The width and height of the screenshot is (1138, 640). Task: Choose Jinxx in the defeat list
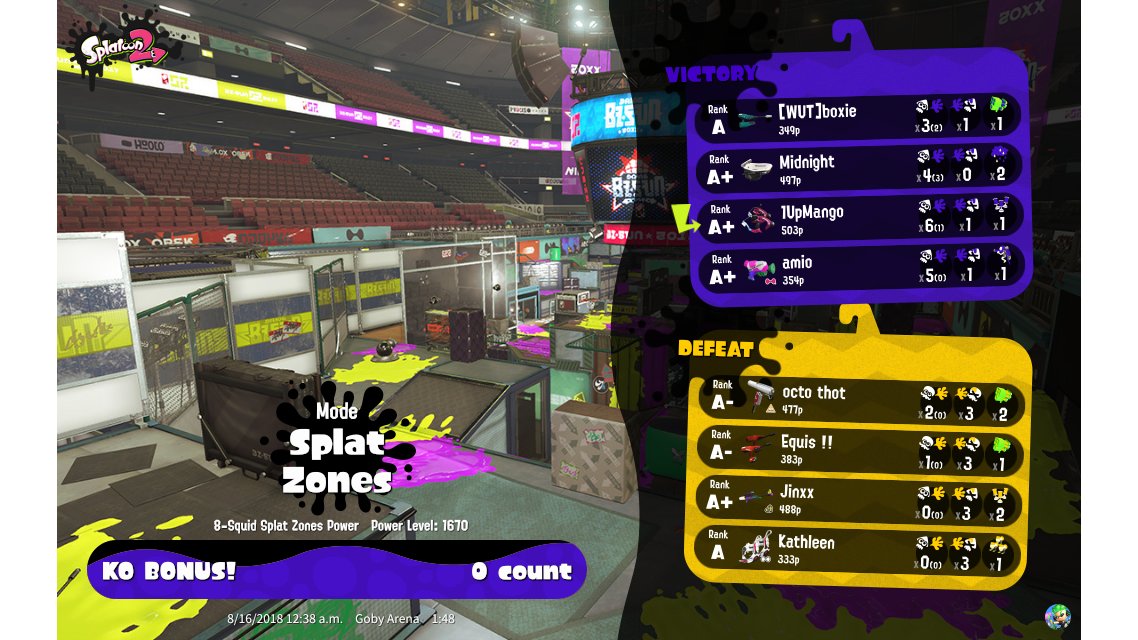[x=858, y=498]
